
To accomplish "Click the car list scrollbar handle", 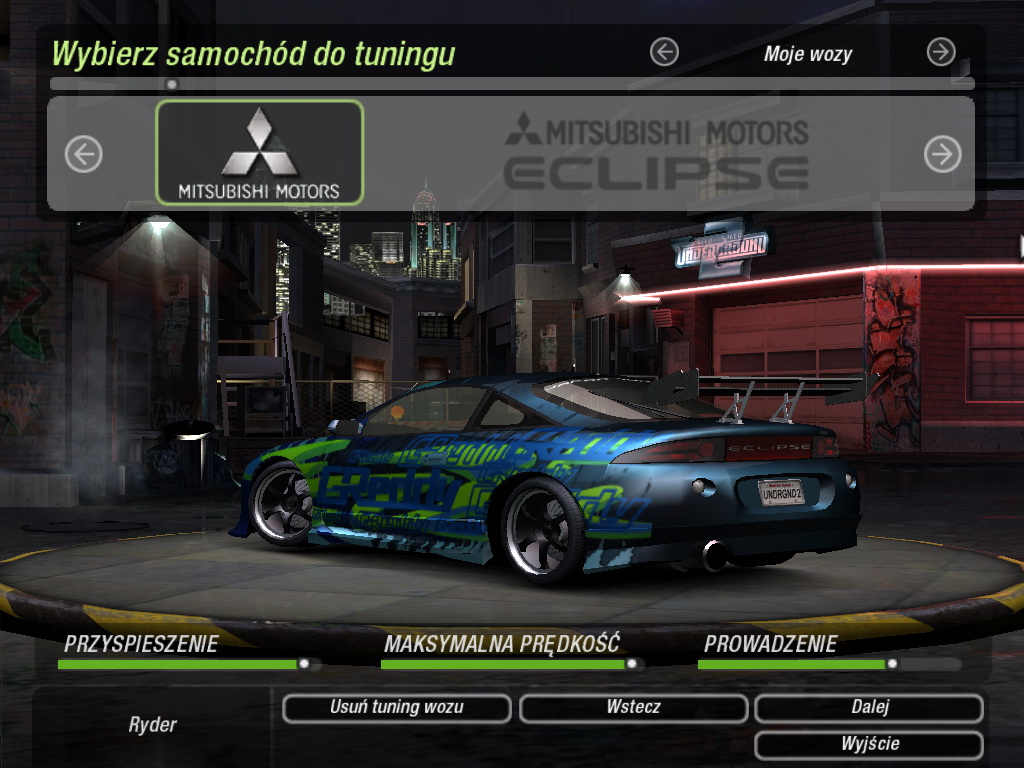I will (172, 85).
